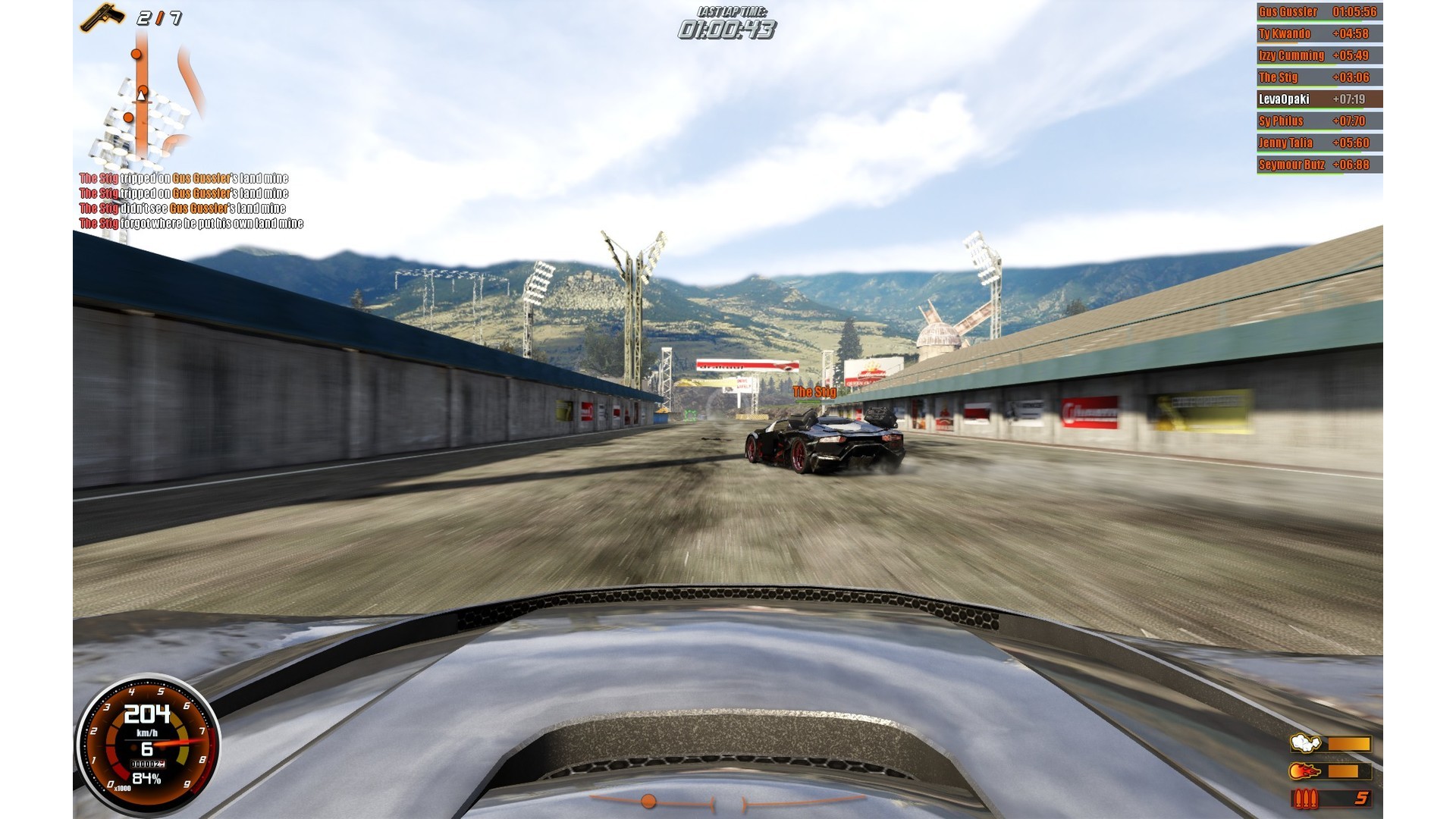Activate the smoke cloud power-up icon
This screenshot has height=819, width=1456.
pos(1305,743)
